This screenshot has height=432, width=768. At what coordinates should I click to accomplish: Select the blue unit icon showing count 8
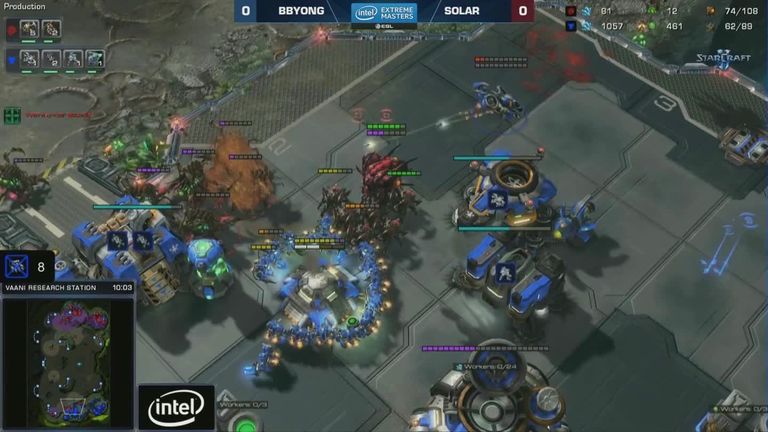coord(16,266)
